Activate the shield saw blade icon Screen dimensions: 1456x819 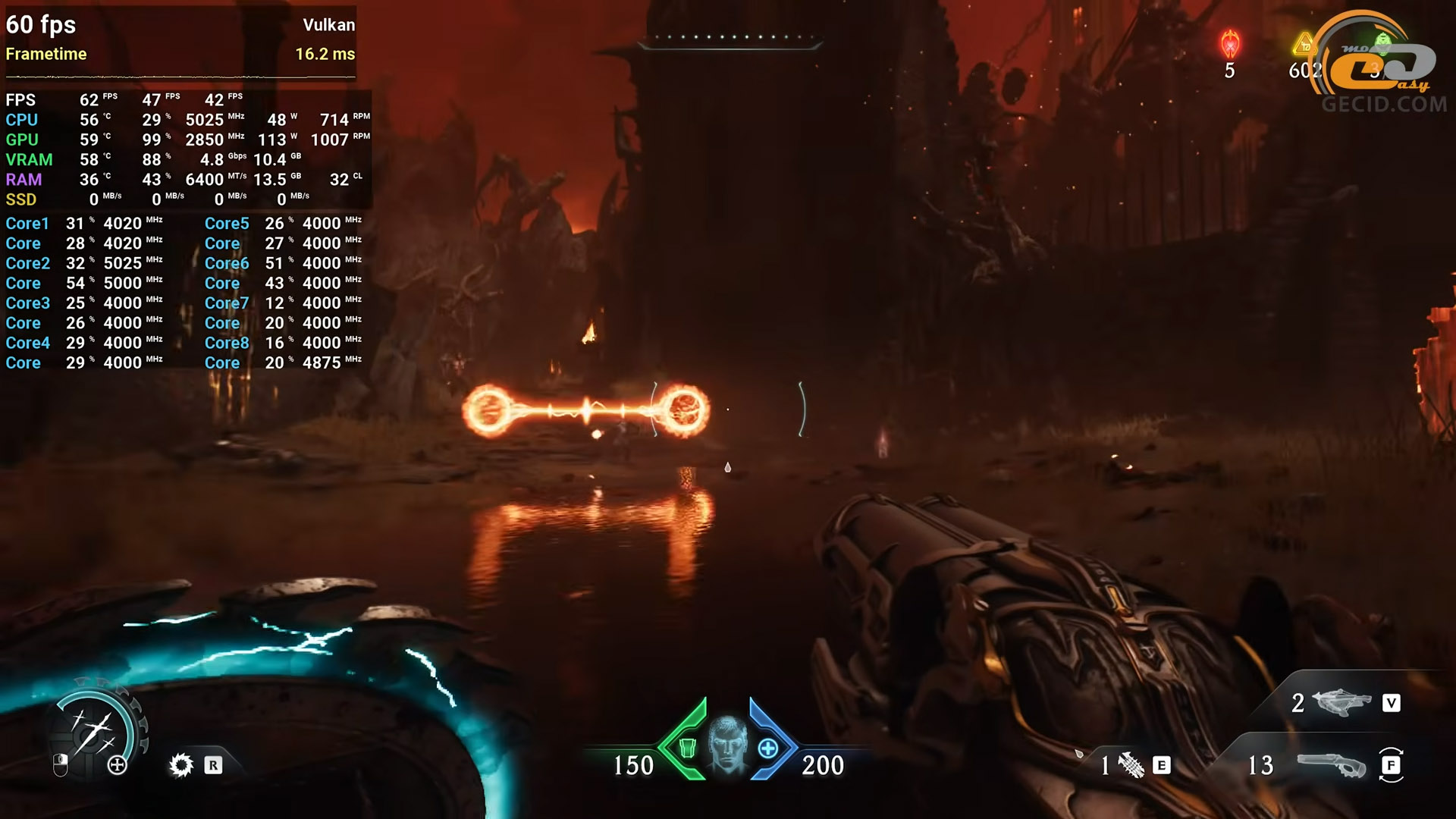(x=181, y=764)
